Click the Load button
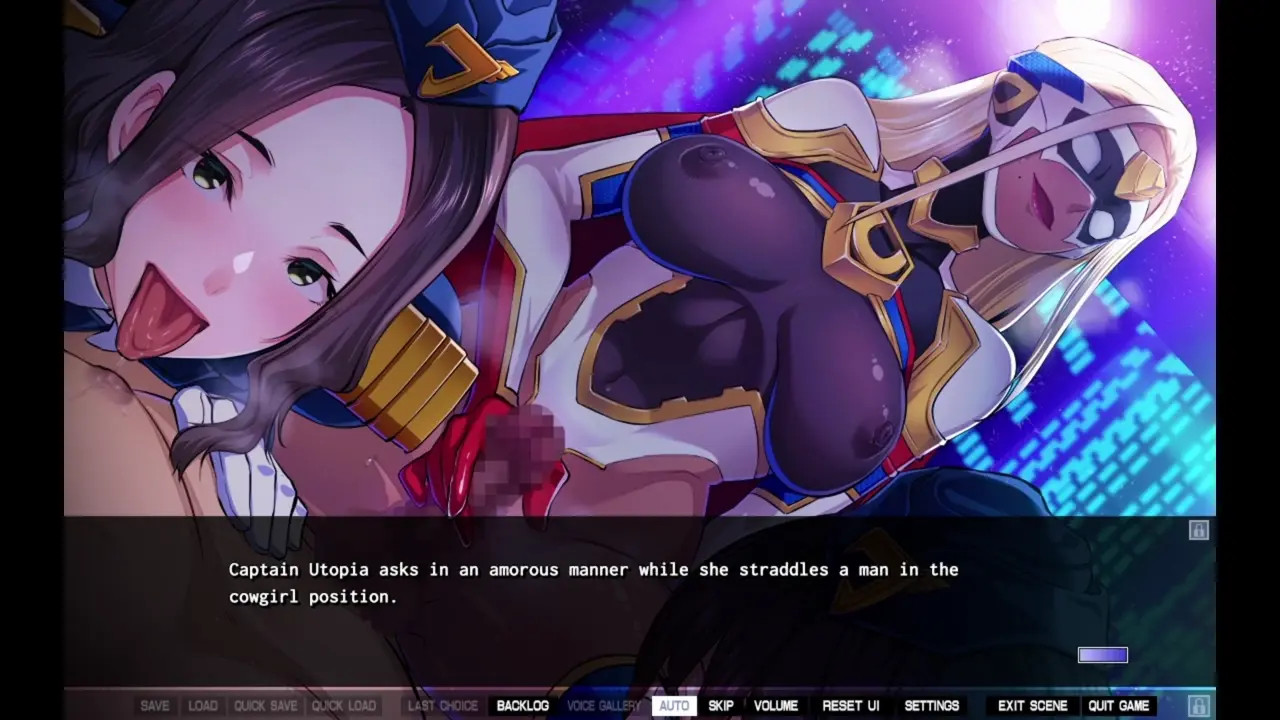Screen dimensions: 1280x720 [x=203, y=705]
